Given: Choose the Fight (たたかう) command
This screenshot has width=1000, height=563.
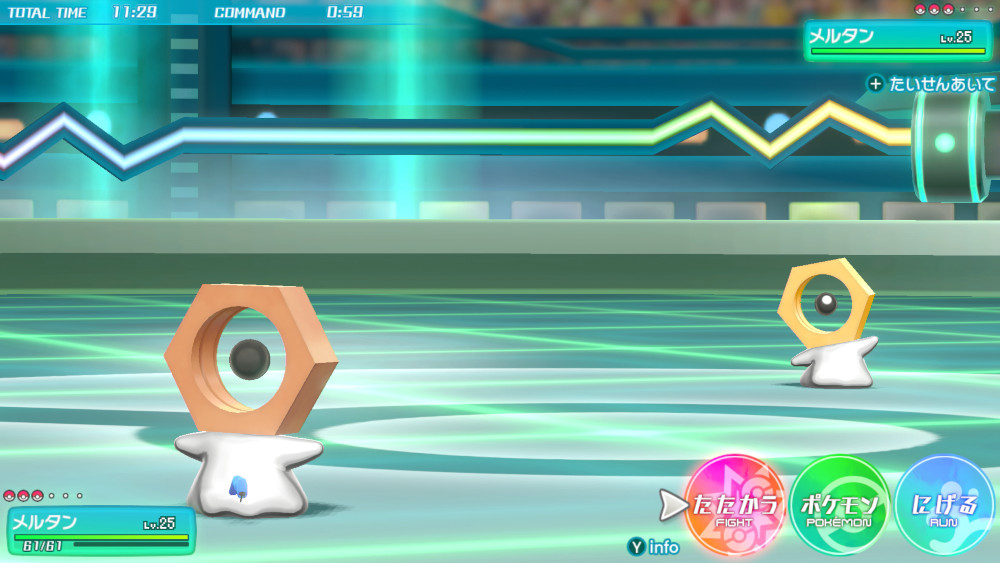Looking at the screenshot, I should (x=733, y=506).
